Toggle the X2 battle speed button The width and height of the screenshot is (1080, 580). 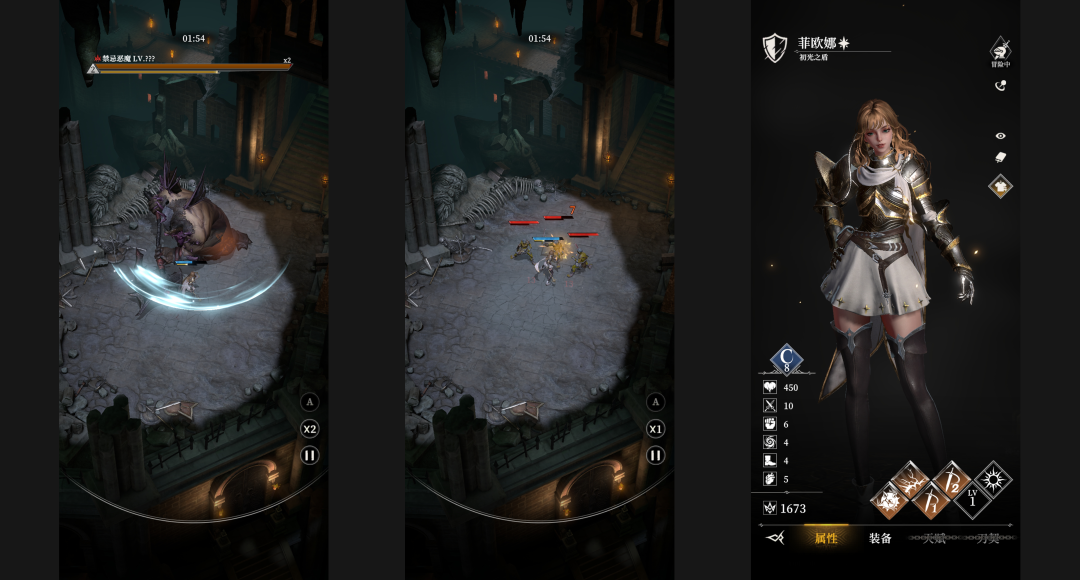point(310,429)
